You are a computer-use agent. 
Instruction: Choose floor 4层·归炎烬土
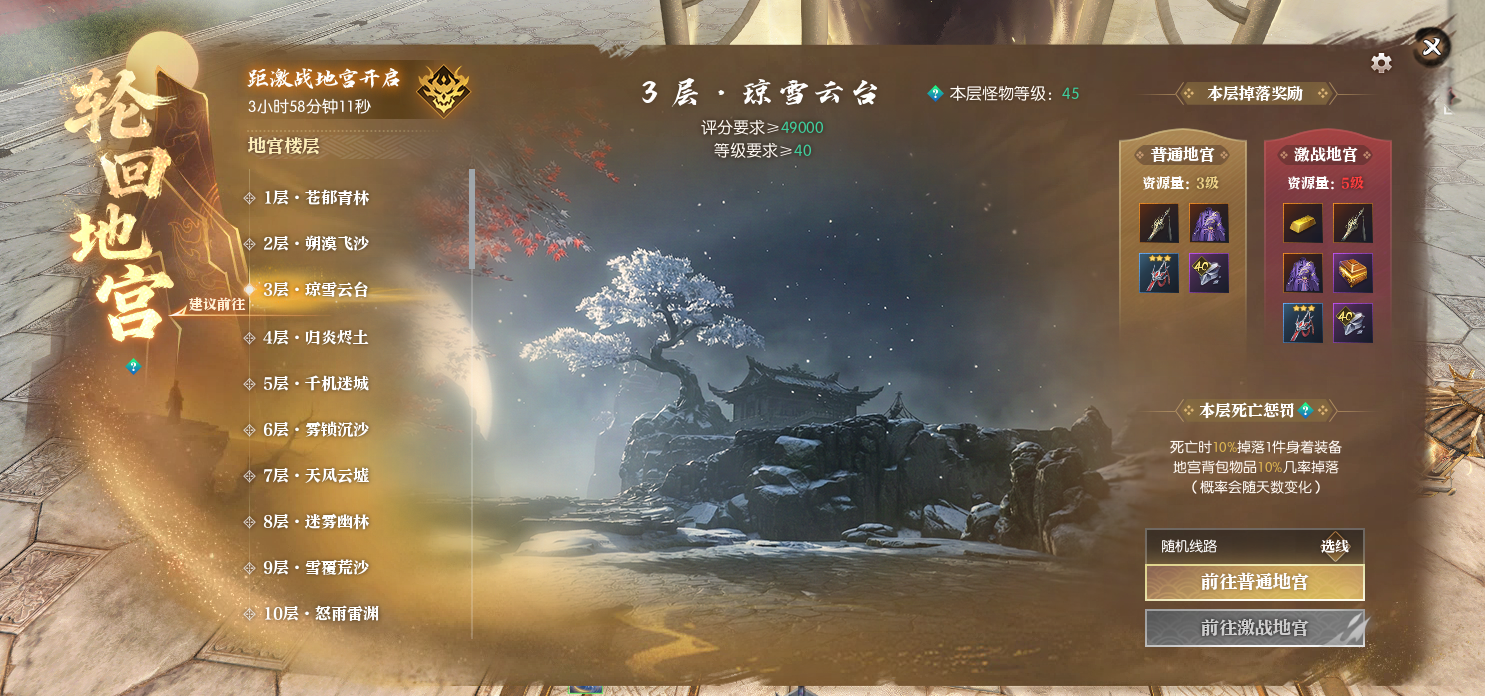(316, 338)
